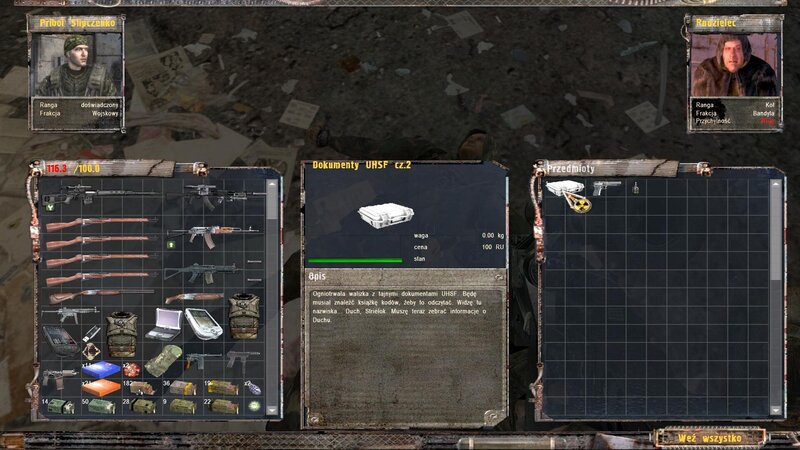
Task: Select the blue box item stack
Action: point(101,369)
